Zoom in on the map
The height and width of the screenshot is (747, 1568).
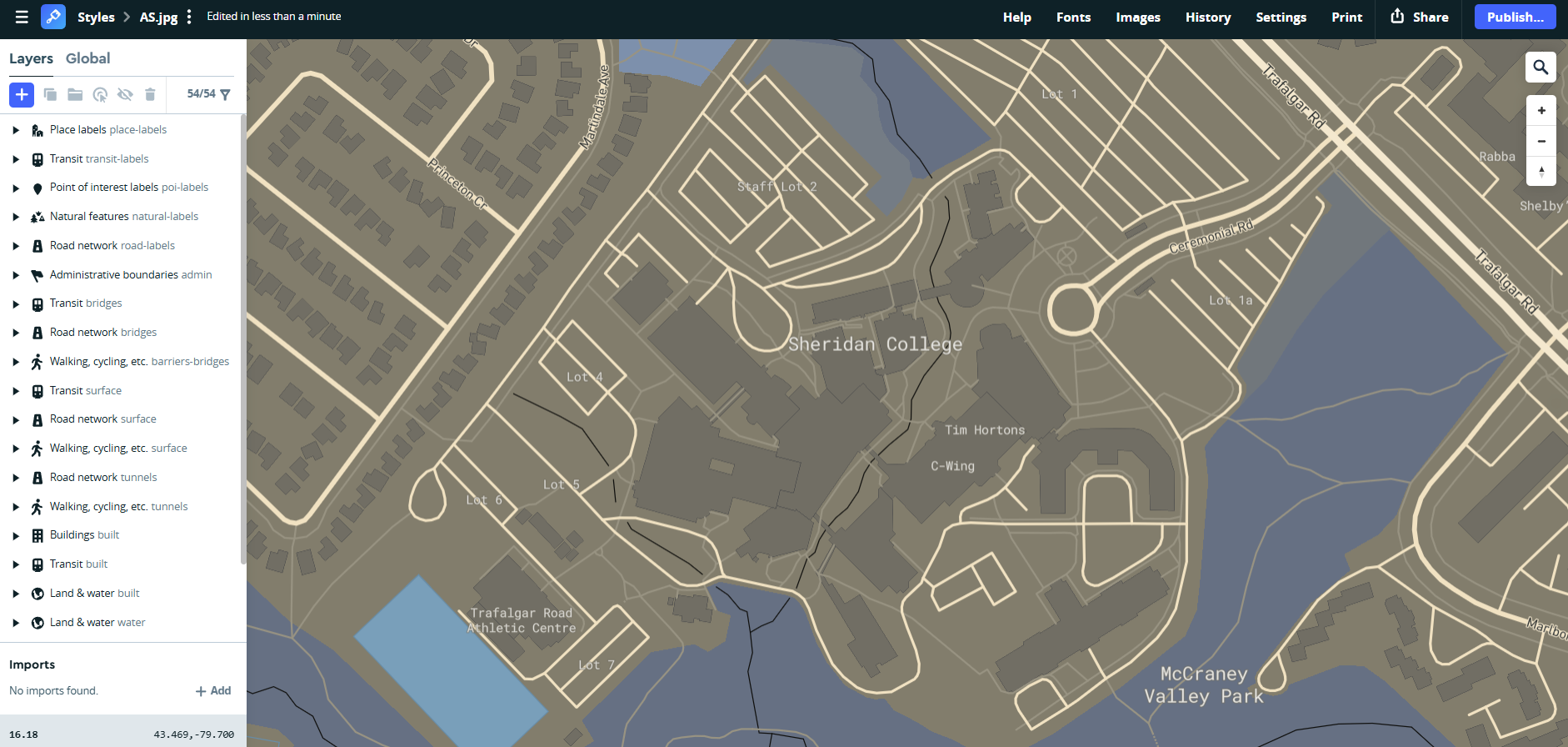(x=1541, y=109)
